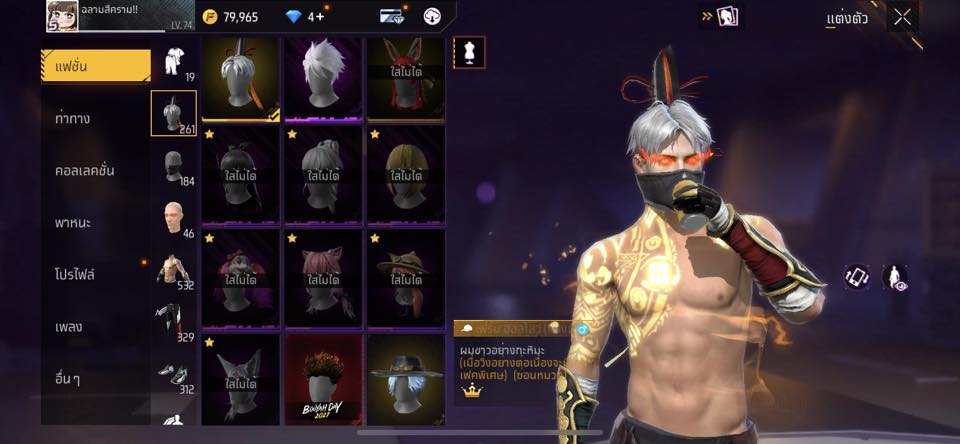Open the pants category with 329 items
The width and height of the screenshot is (960, 444).
[x=174, y=322]
